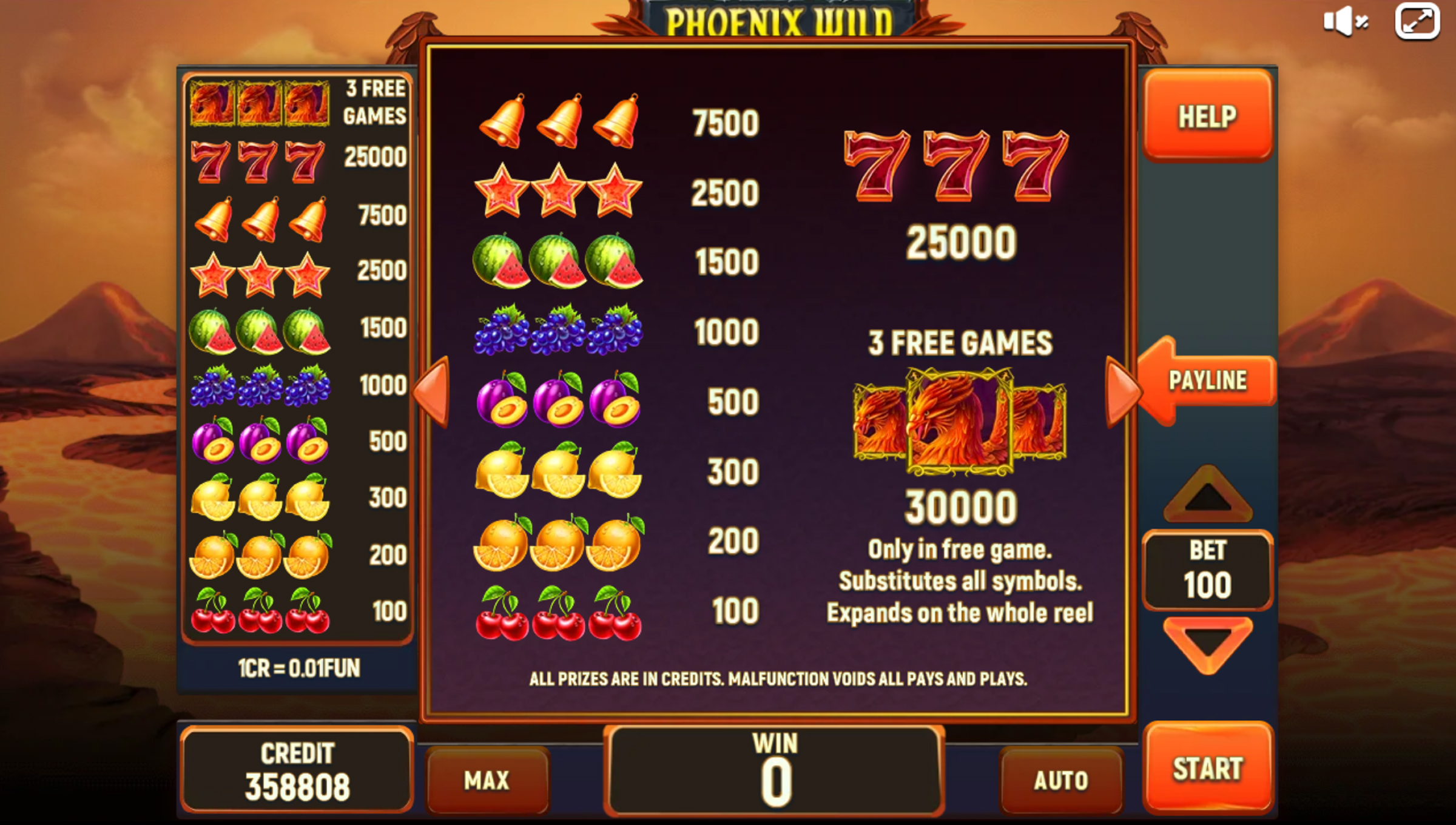This screenshot has height=825, width=1456.
Task: Toggle the sound speaker icon
Action: coord(1346,22)
